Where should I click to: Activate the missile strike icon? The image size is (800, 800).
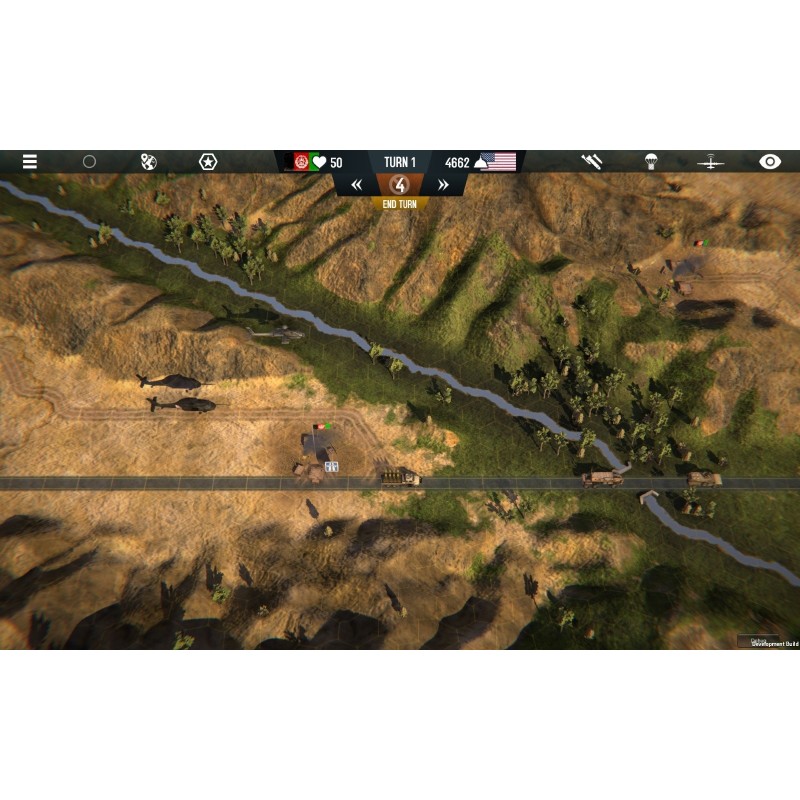click(592, 161)
